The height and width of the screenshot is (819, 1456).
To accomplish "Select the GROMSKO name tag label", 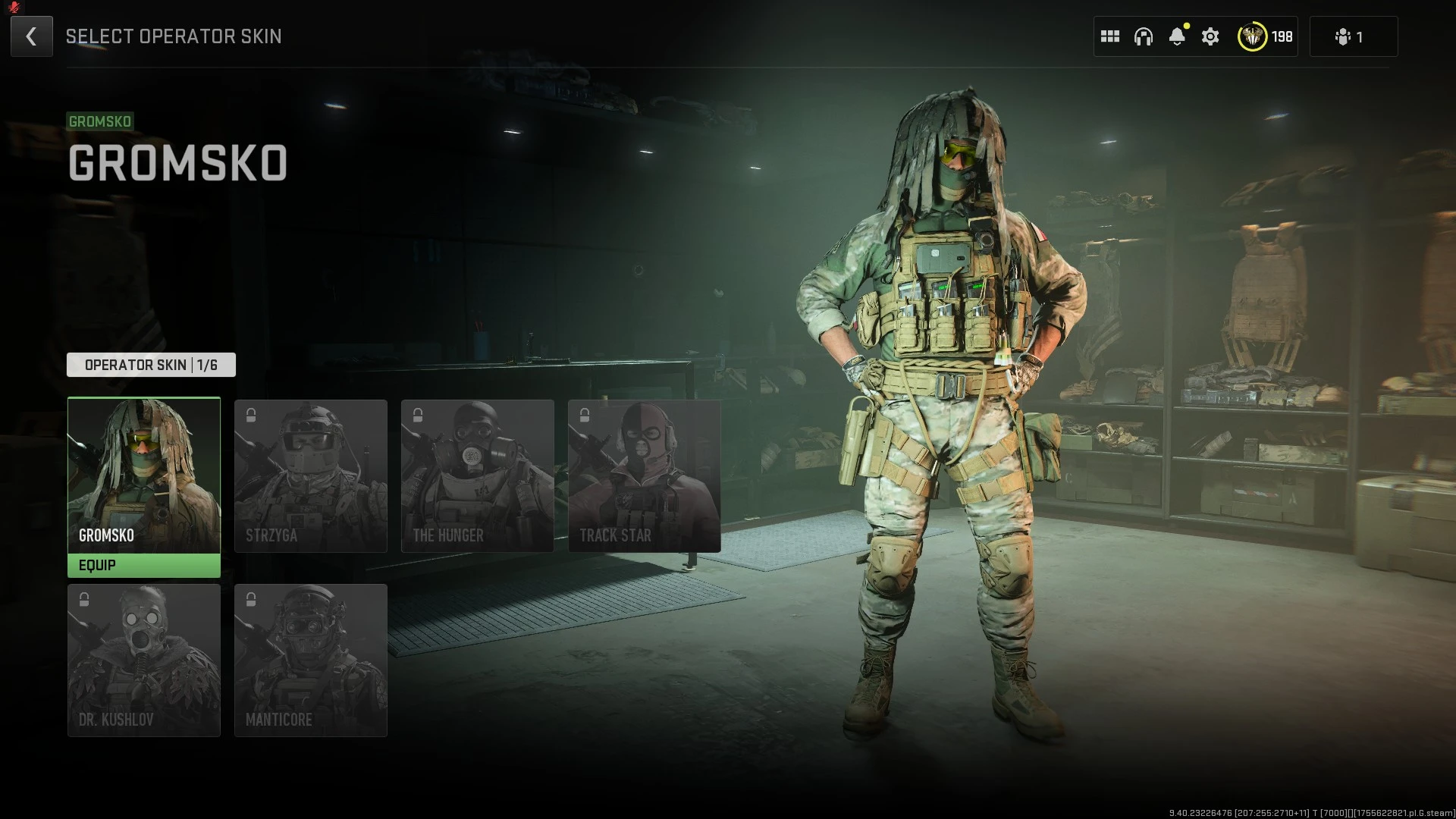I will click(x=100, y=121).
